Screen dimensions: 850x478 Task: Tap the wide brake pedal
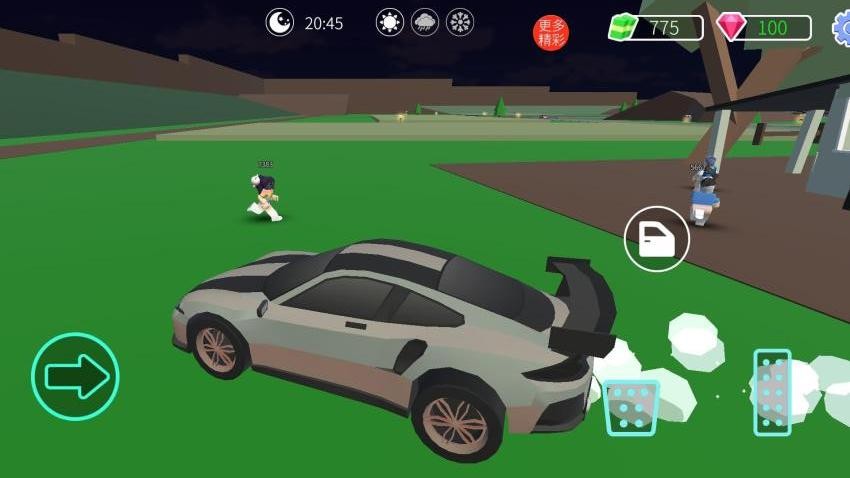pos(631,407)
